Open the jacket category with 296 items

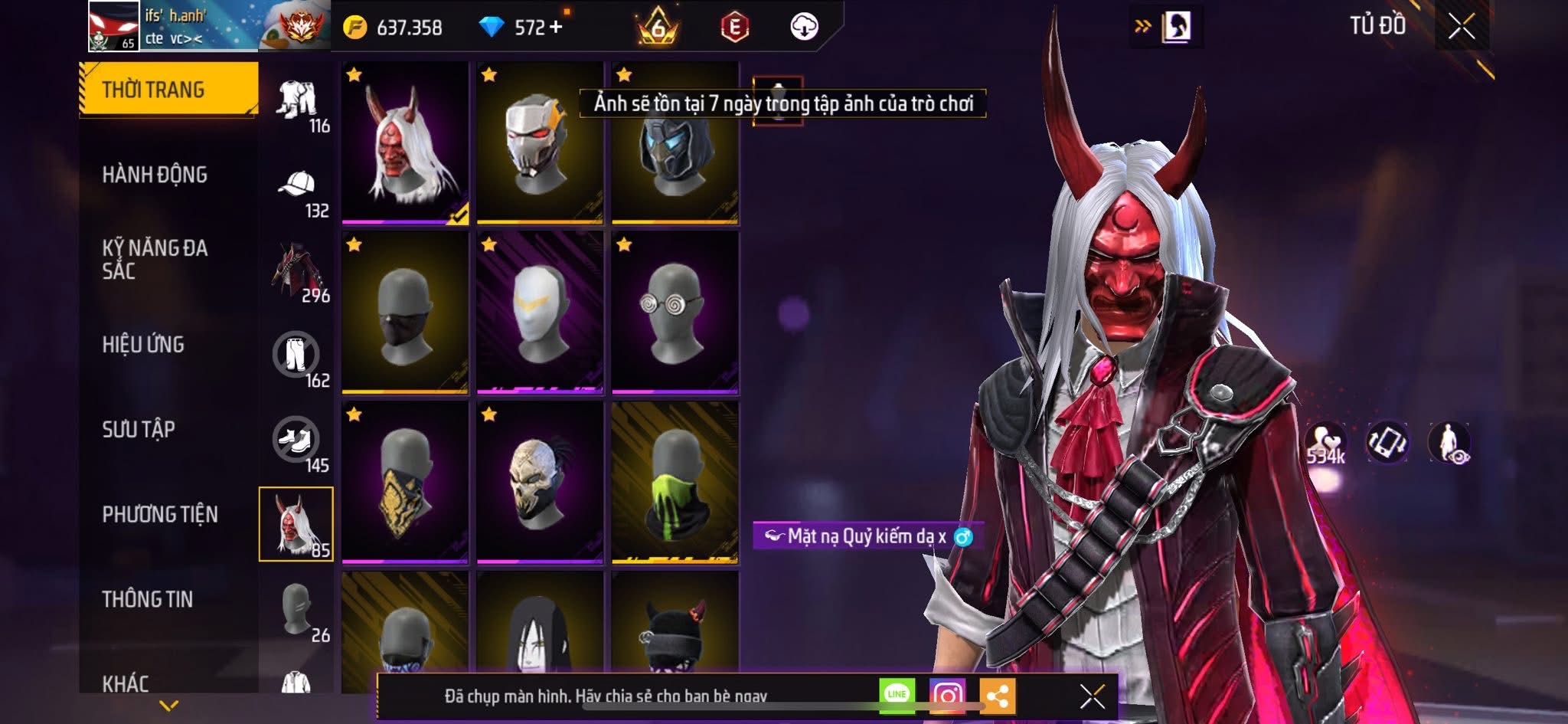click(297, 273)
